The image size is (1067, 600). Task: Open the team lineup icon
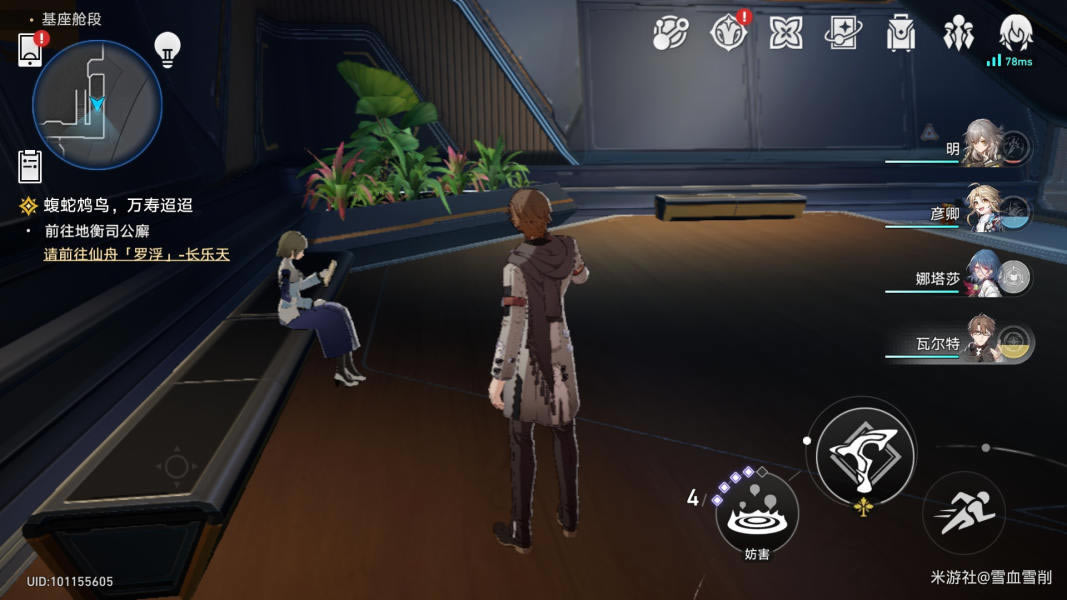tap(958, 33)
